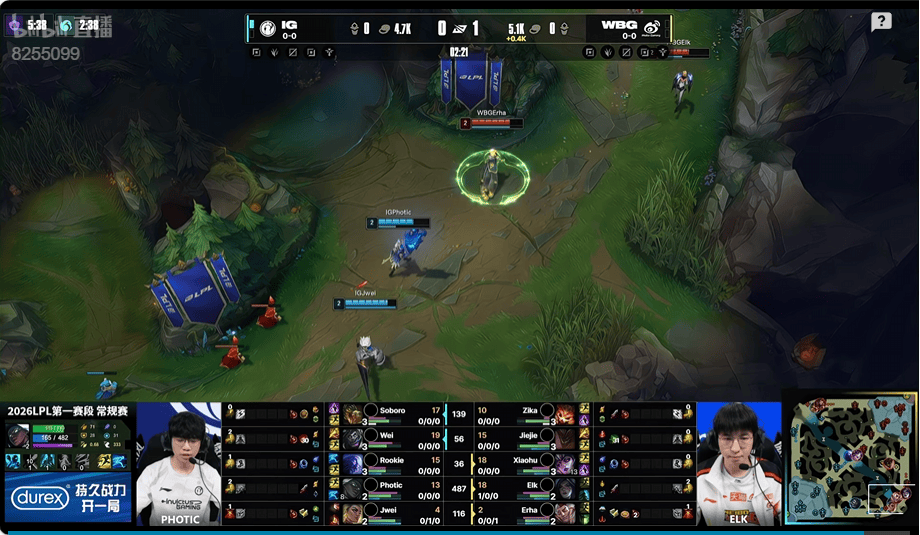The height and width of the screenshot is (535, 920).
Task: Open the PHOTIC player camera feed
Action: pos(178,462)
